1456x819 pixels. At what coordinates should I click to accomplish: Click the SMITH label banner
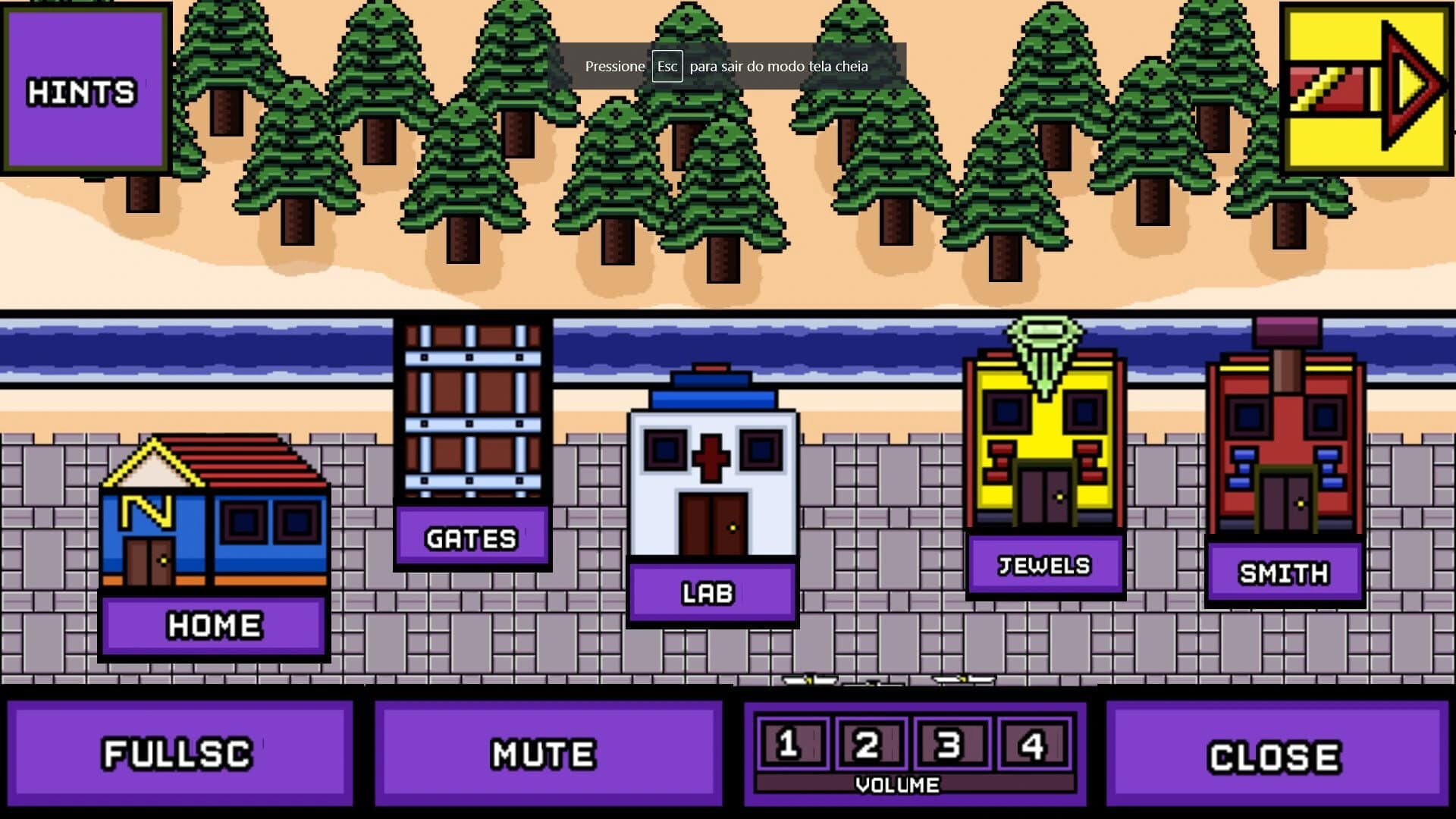[1283, 574]
